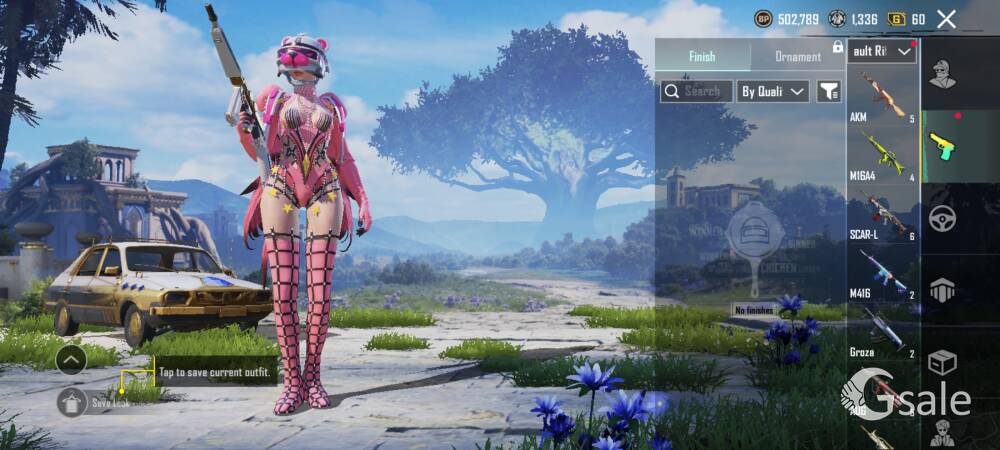The height and width of the screenshot is (450, 1000).
Task: Open the character outfit category
Action: click(942, 73)
